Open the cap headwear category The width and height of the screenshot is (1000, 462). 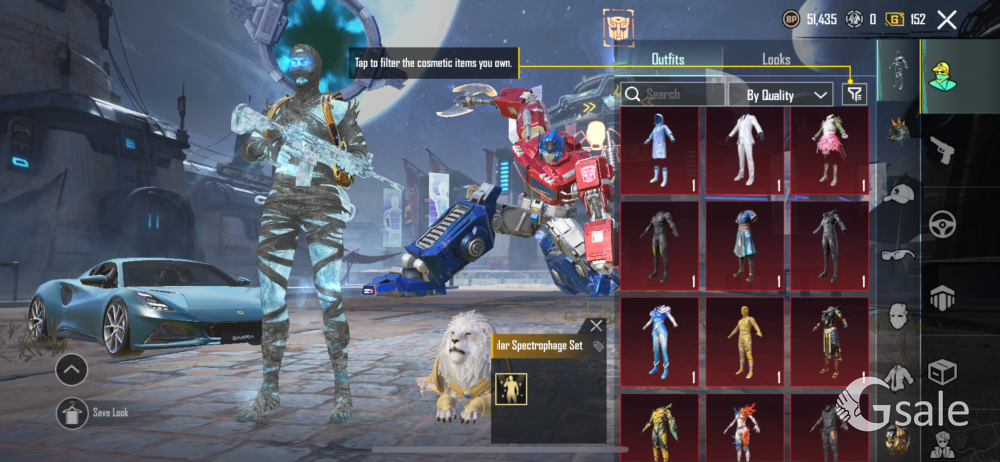pos(899,194)
